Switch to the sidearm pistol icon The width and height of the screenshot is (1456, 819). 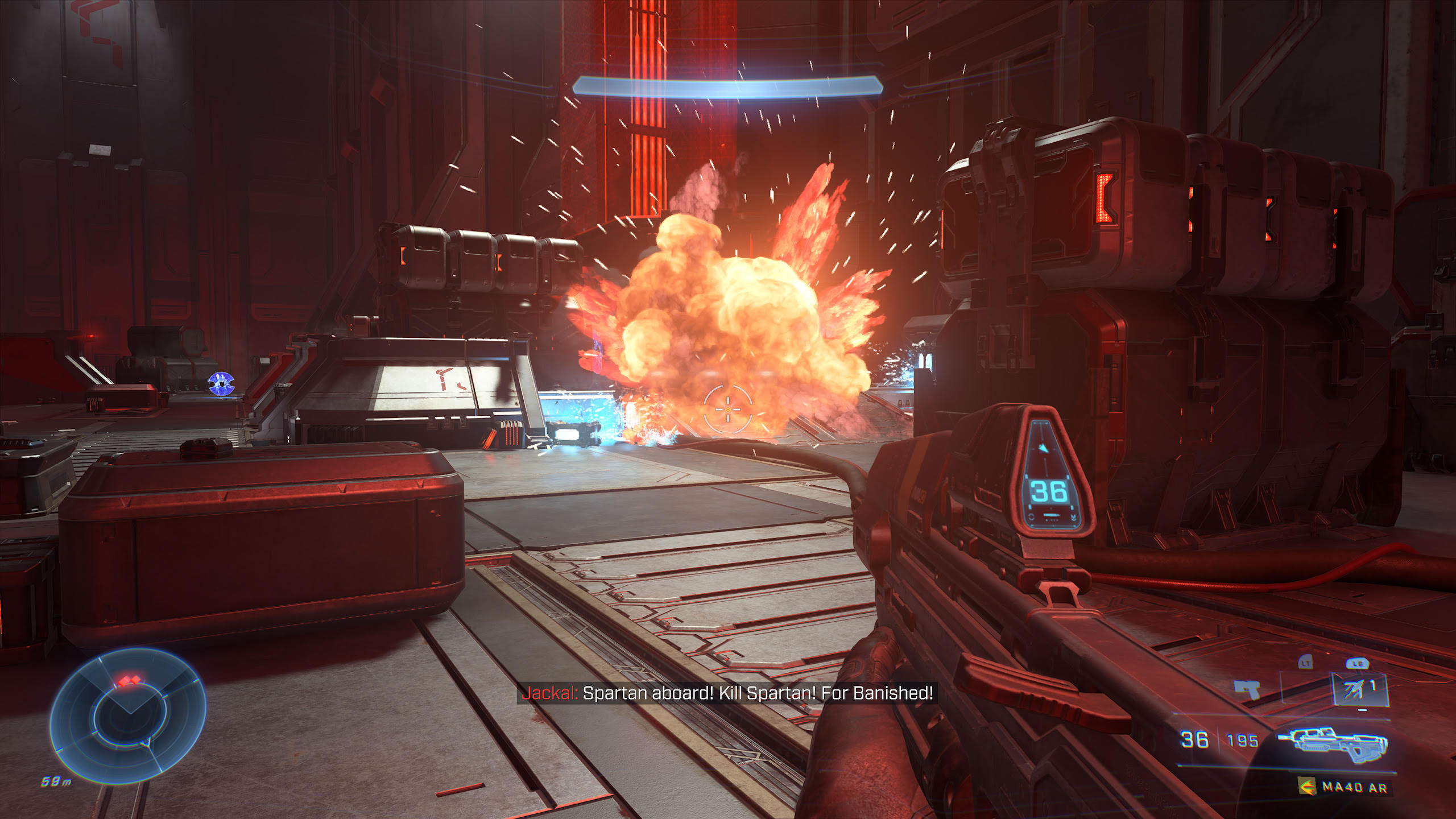tap(1248, 690)
